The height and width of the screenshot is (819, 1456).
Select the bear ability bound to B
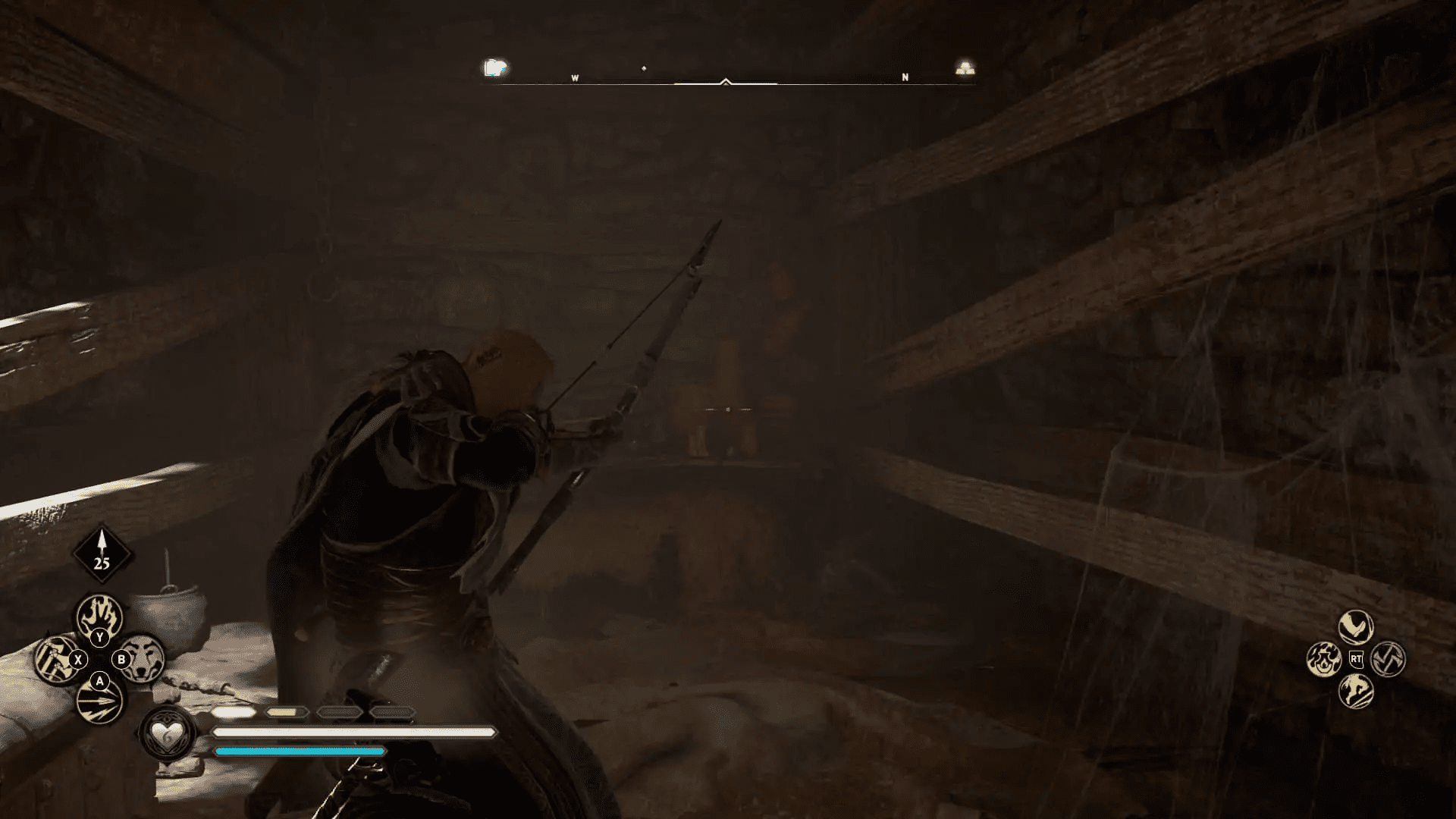pos(144,658)
